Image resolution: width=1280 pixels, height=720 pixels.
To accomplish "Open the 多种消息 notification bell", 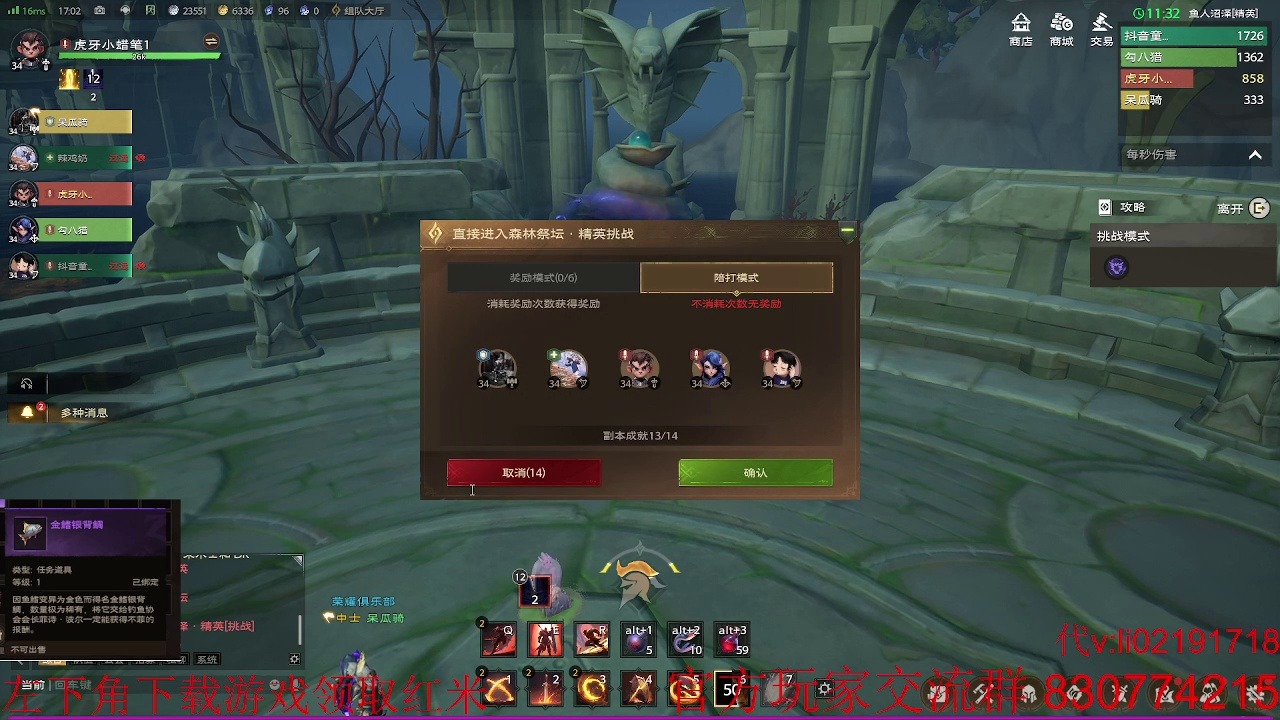I will point(28,412).
